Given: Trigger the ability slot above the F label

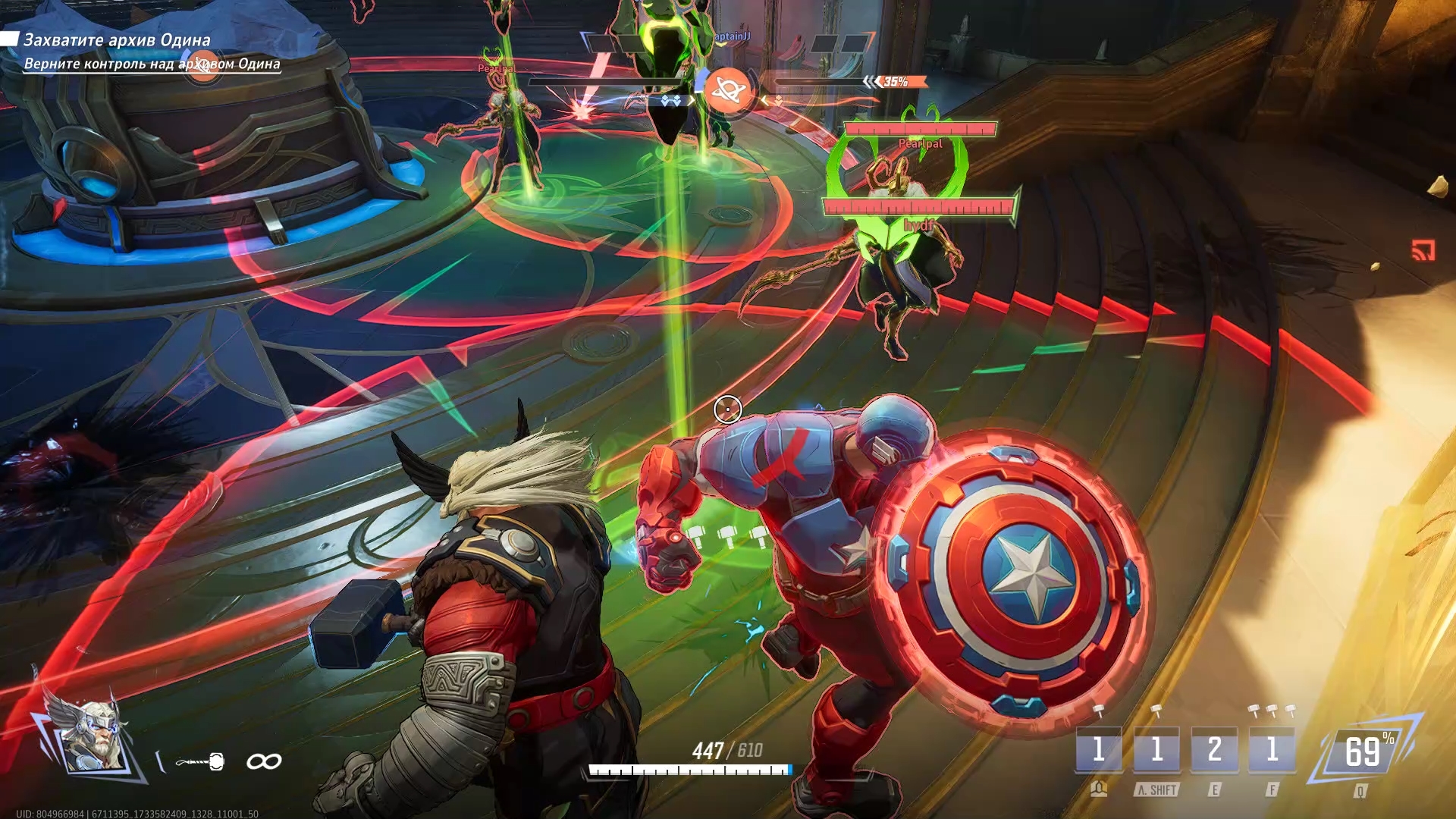Looking at the screenshot, I should (1272, 750).
